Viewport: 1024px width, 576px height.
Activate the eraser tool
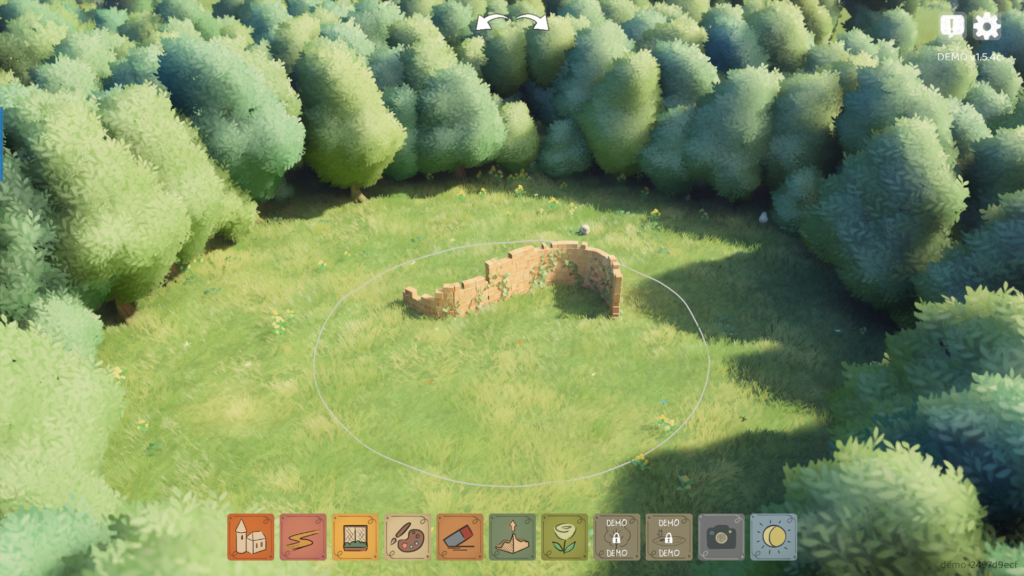click(x=460, y=537)
